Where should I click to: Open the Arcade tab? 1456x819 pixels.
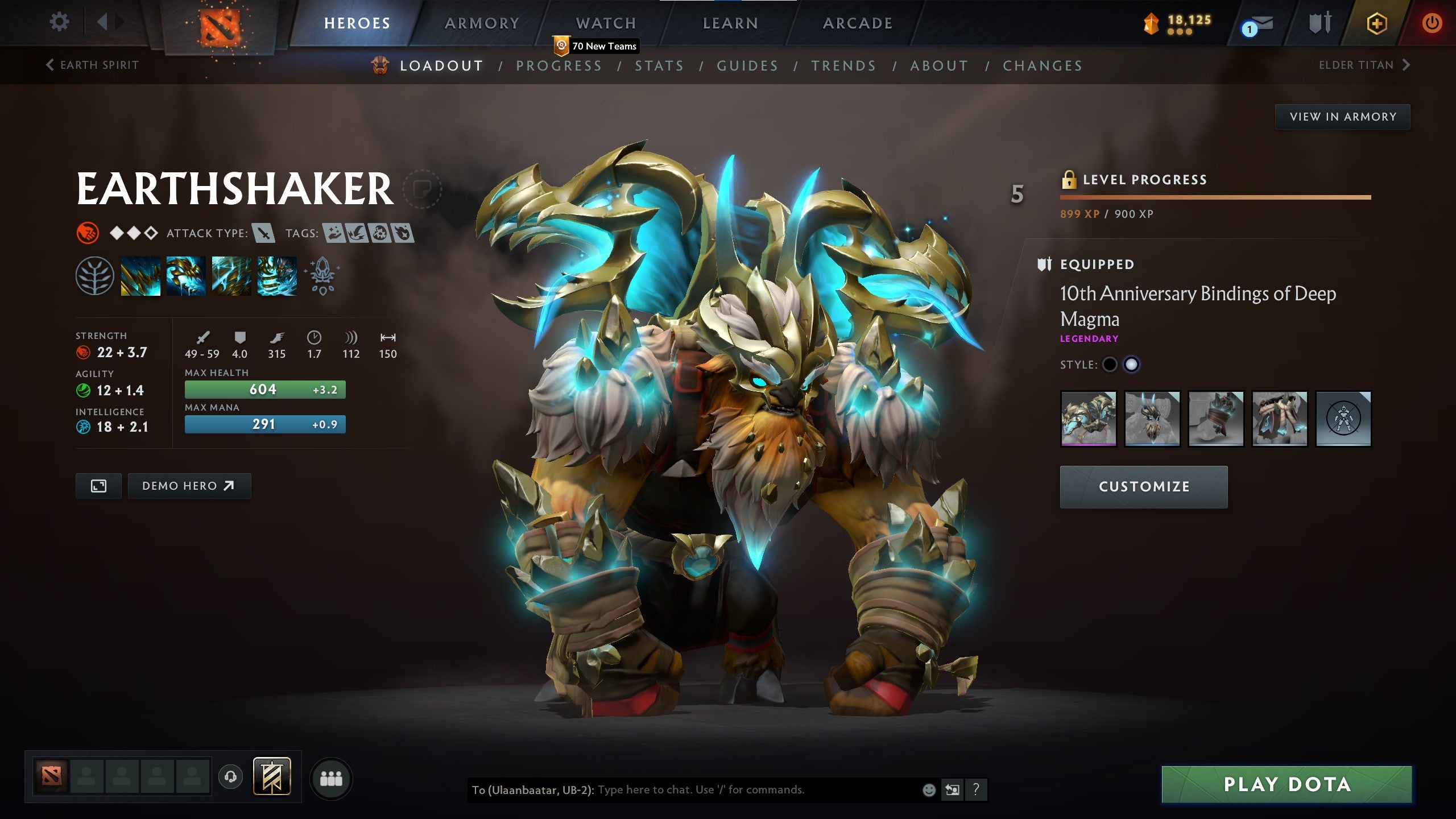click(858, 23)
